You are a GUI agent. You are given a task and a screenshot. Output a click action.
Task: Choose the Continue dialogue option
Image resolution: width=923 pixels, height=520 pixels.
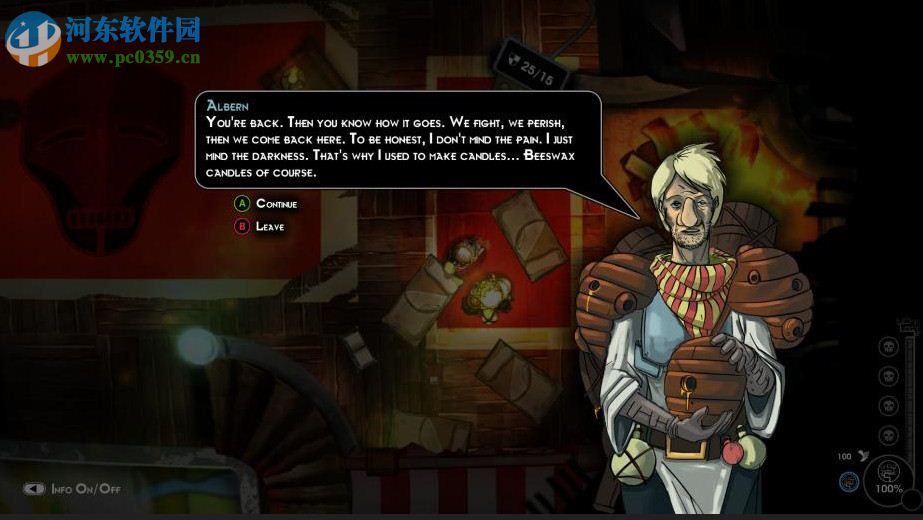(x=275, y=204)
